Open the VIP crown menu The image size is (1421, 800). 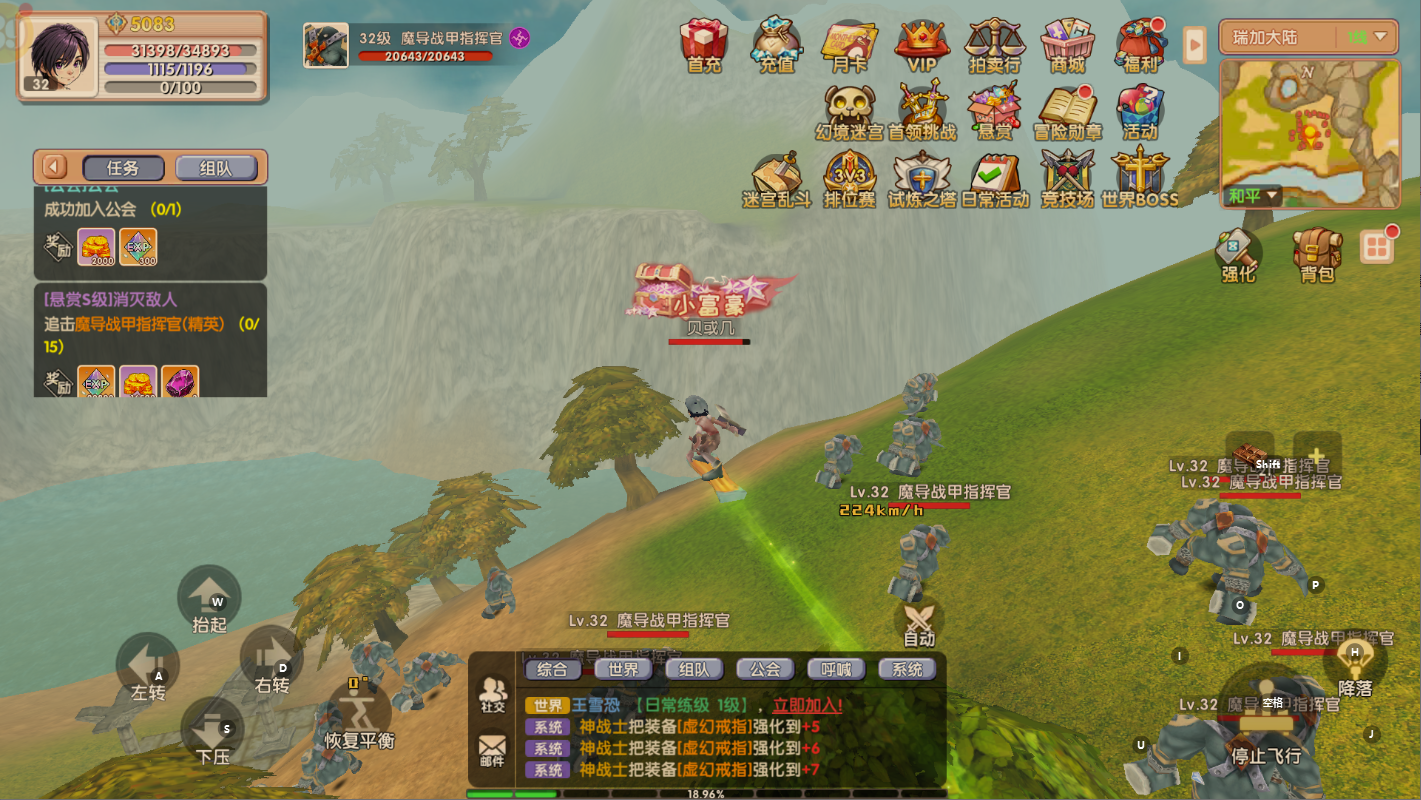(921, 45)
